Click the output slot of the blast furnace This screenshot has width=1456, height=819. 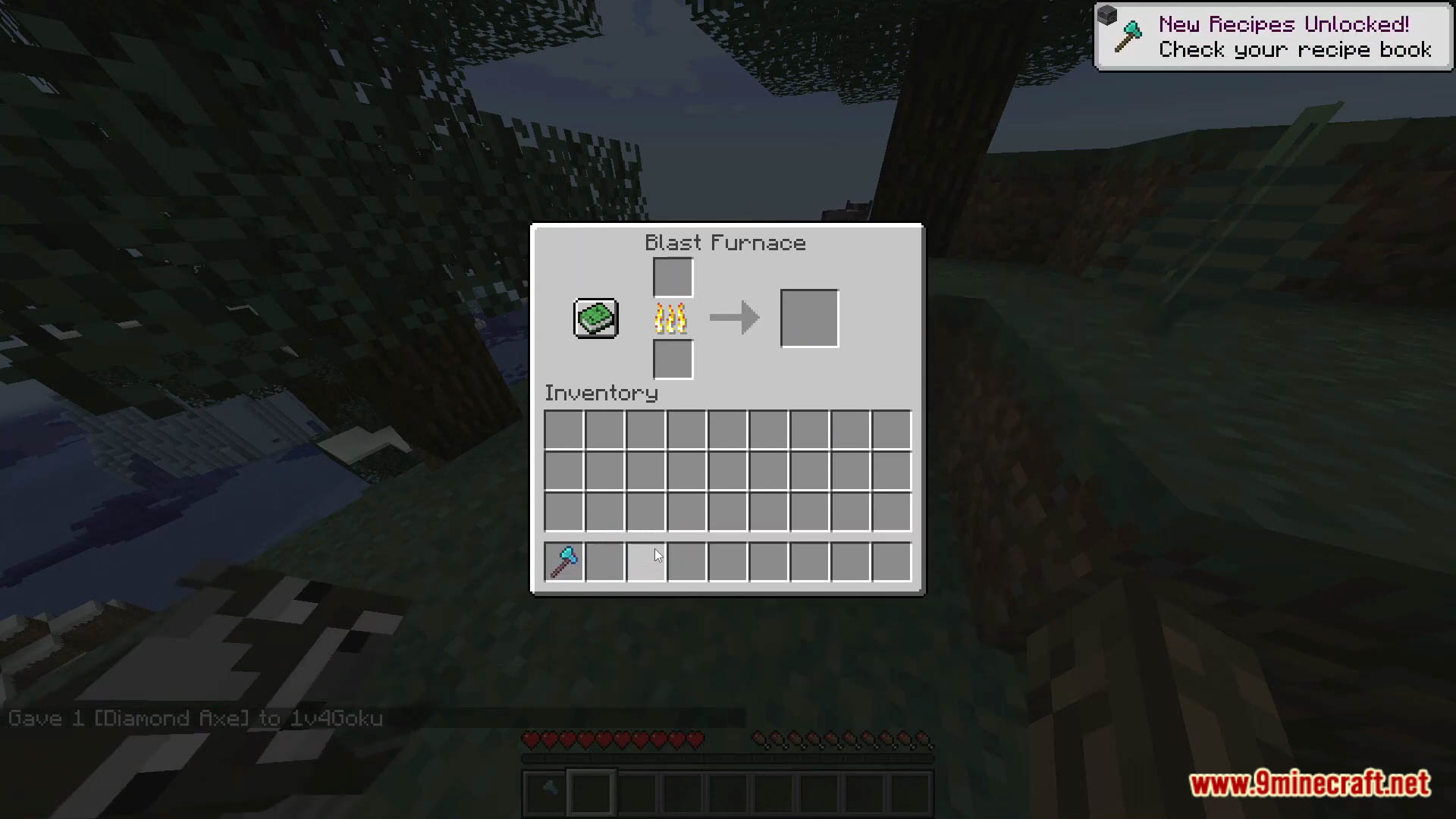(x=808, y=318)
